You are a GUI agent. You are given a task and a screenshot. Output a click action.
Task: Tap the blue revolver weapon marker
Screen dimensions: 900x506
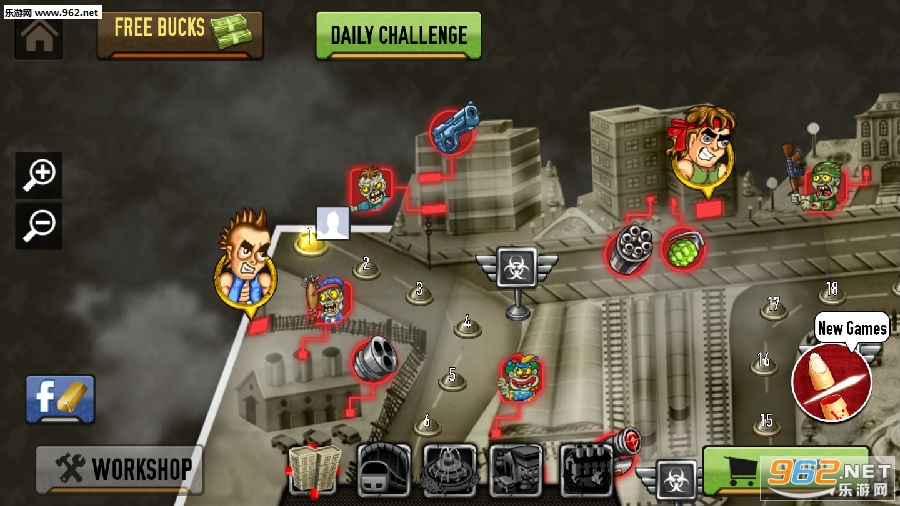455,129
